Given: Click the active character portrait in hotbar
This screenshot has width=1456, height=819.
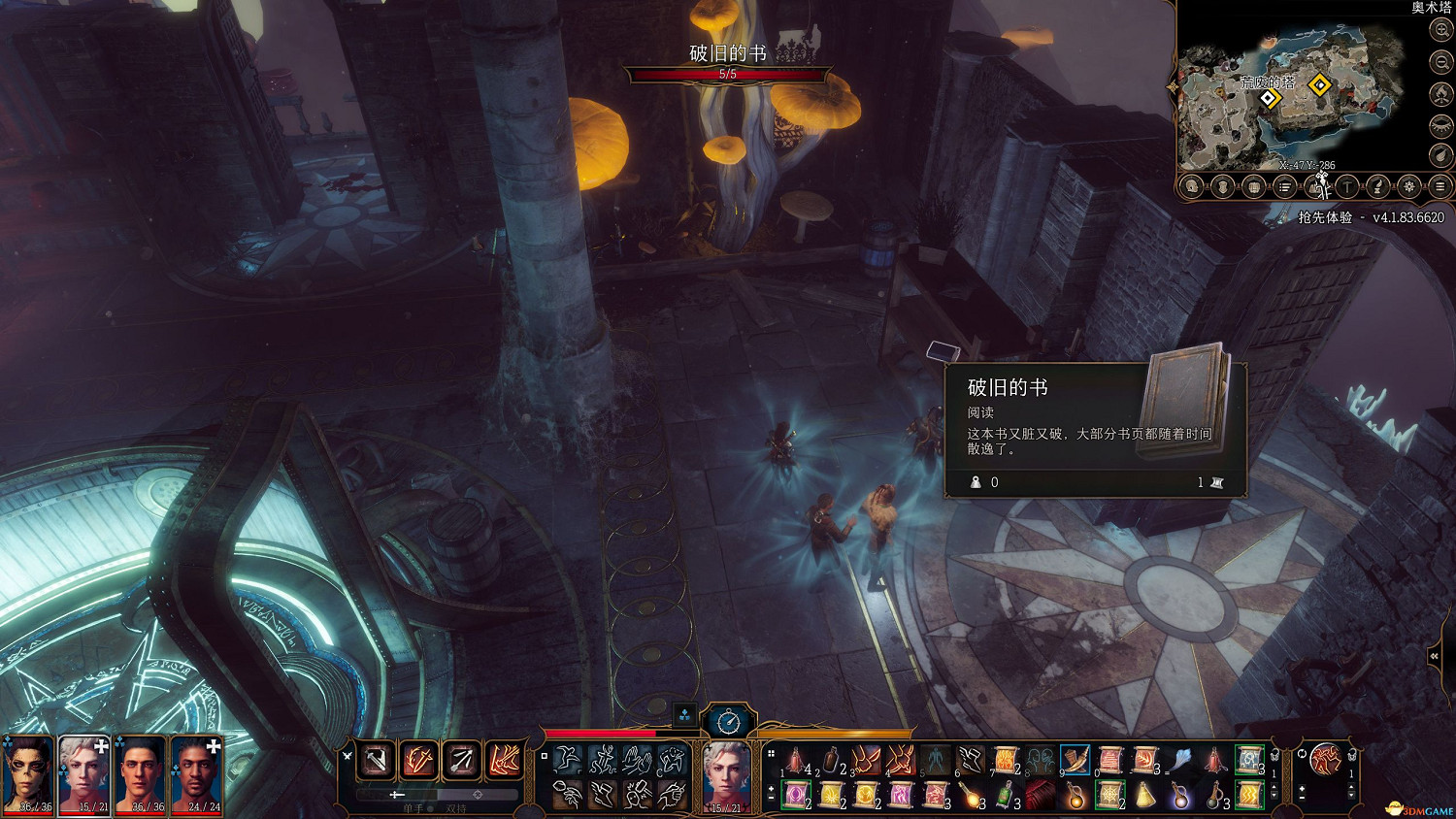Looking at the screenshot, I should click(725, 776).
